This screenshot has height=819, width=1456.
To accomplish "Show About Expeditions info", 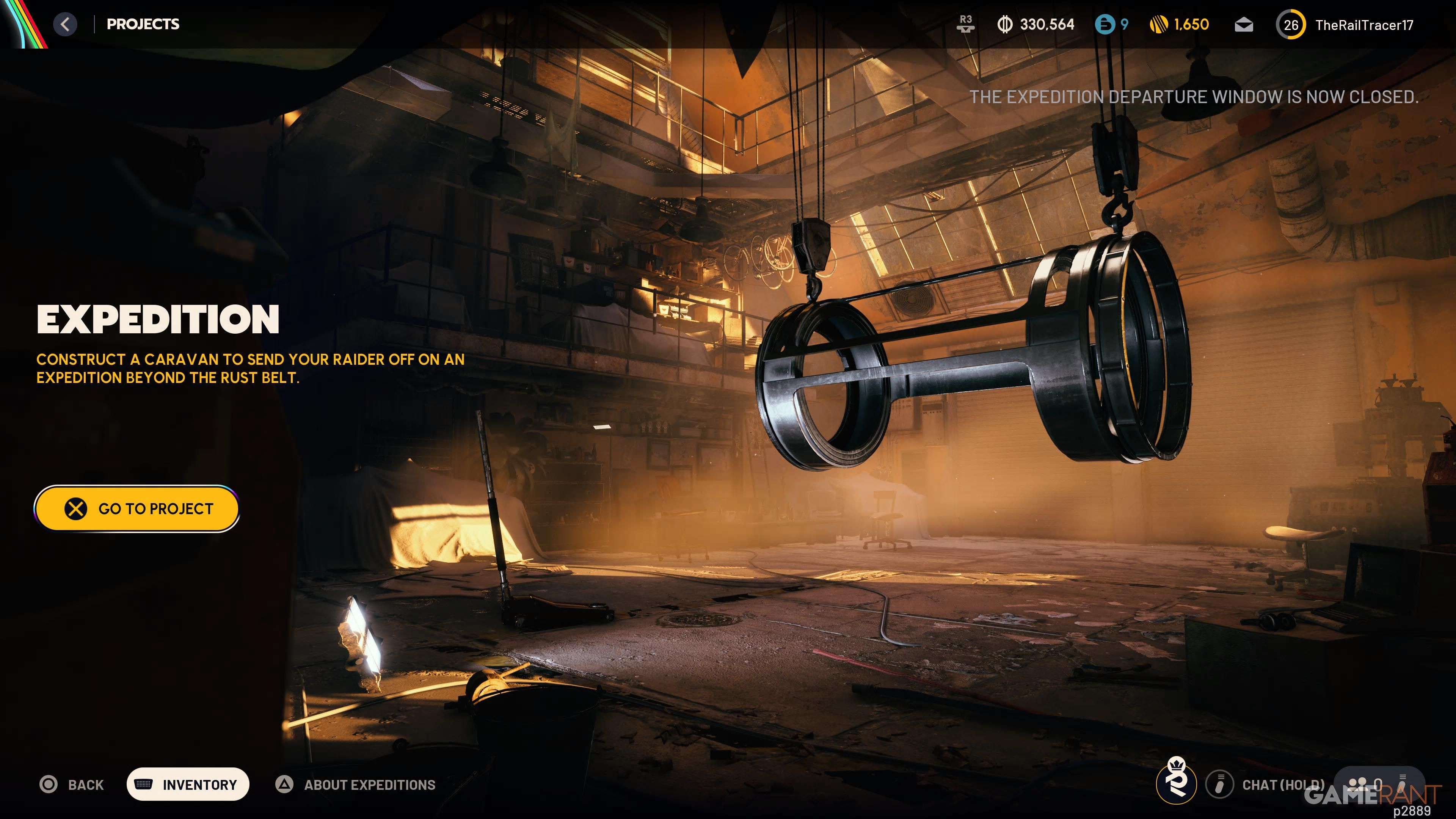I will [x=356, y=784].
